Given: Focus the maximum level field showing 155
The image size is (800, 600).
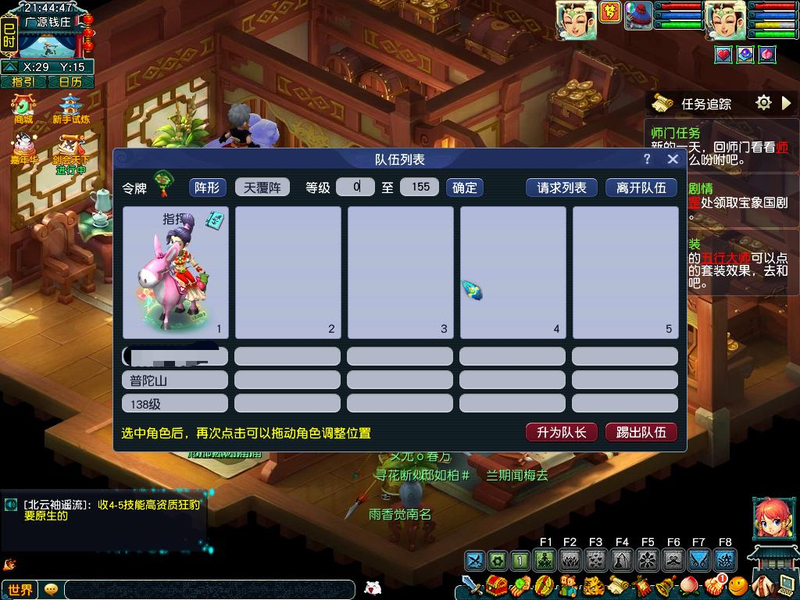Looking at the screenshot, I should click(x=420, y=187).
